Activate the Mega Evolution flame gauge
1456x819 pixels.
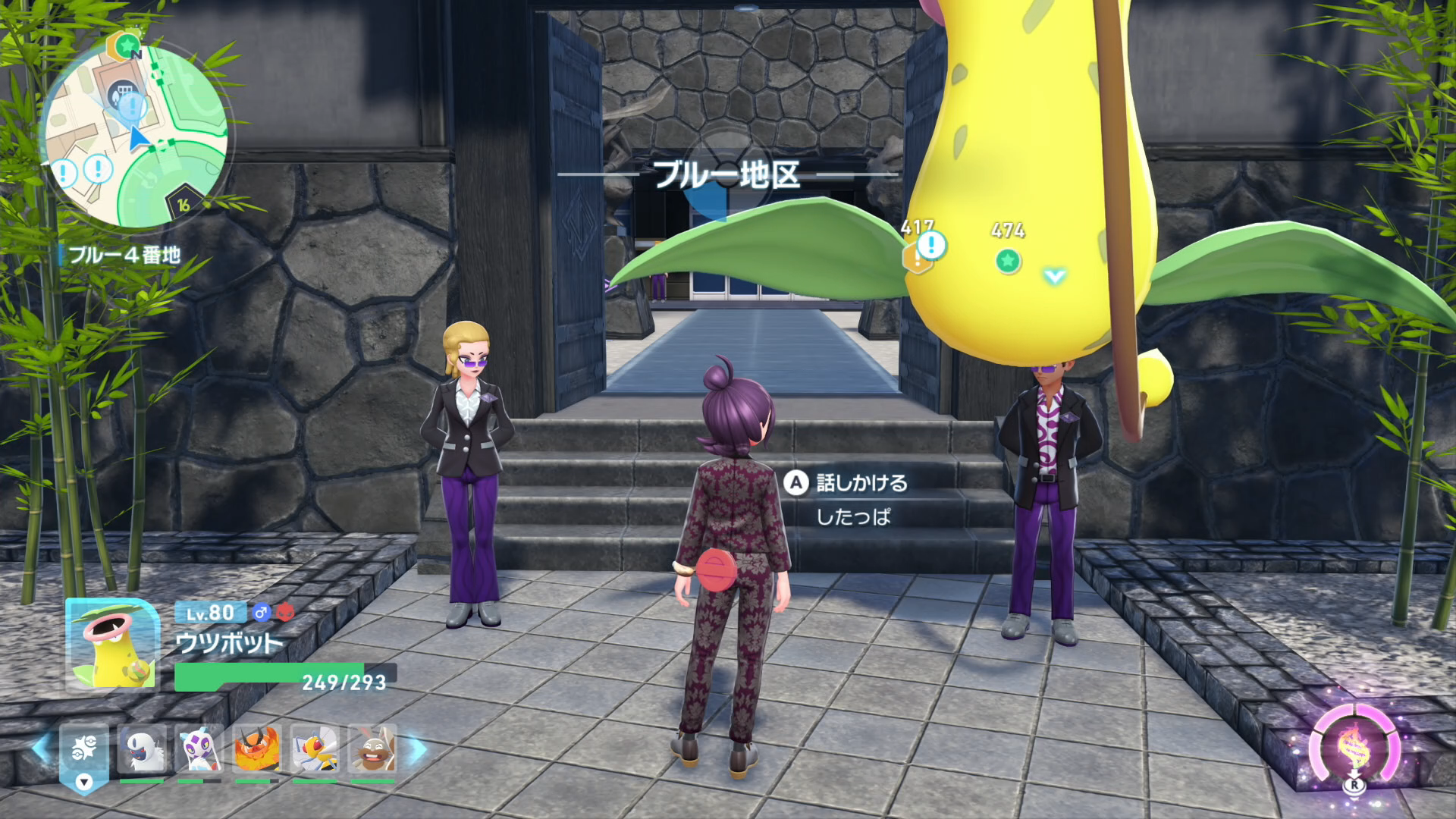(1354, 748)
